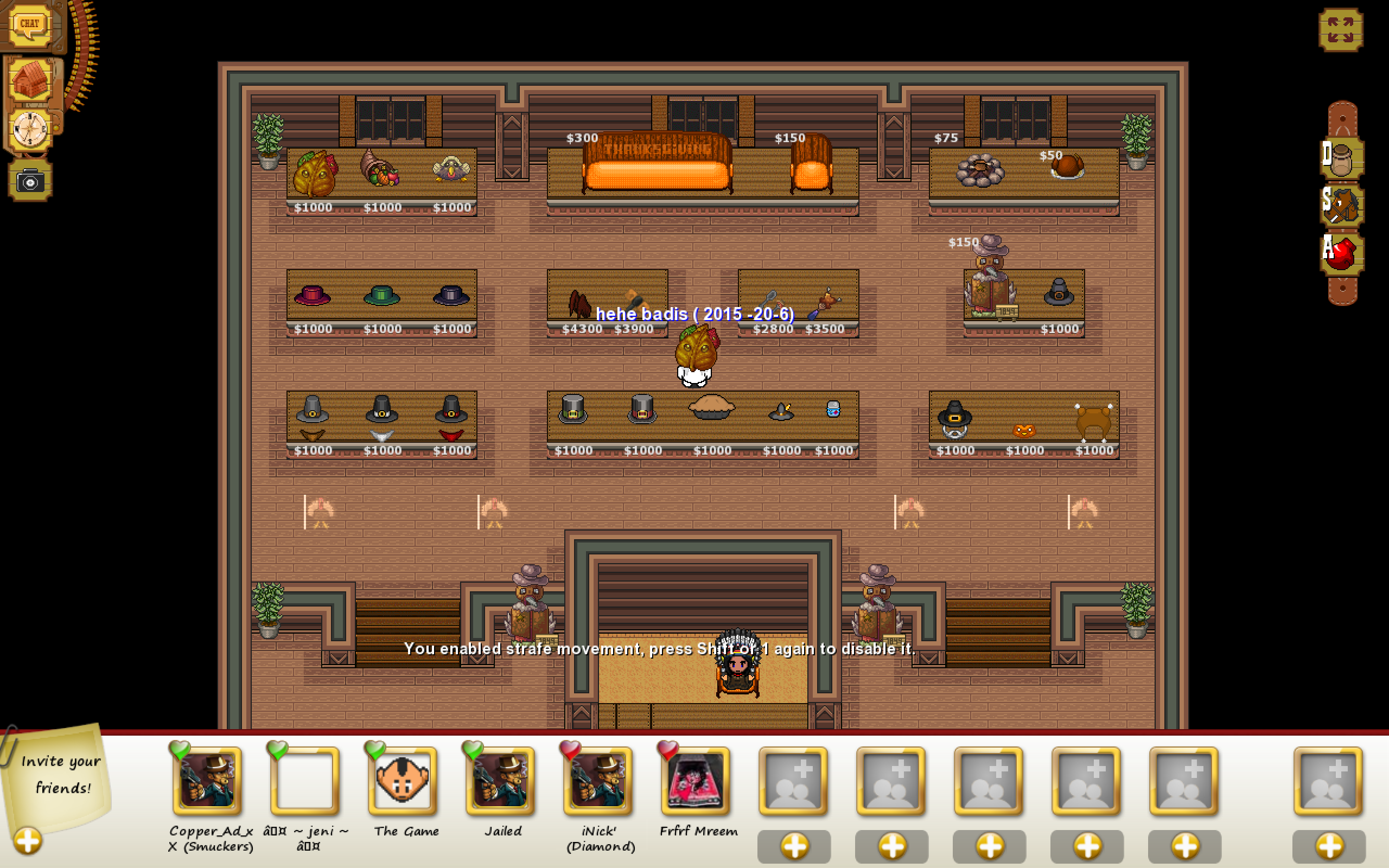
Task: Choose The Game friend avatar
Action: click(403, 781)
